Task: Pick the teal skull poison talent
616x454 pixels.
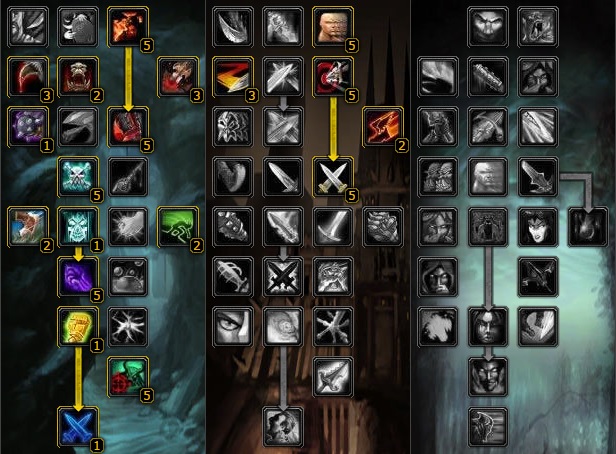Action: click(78, 174)
